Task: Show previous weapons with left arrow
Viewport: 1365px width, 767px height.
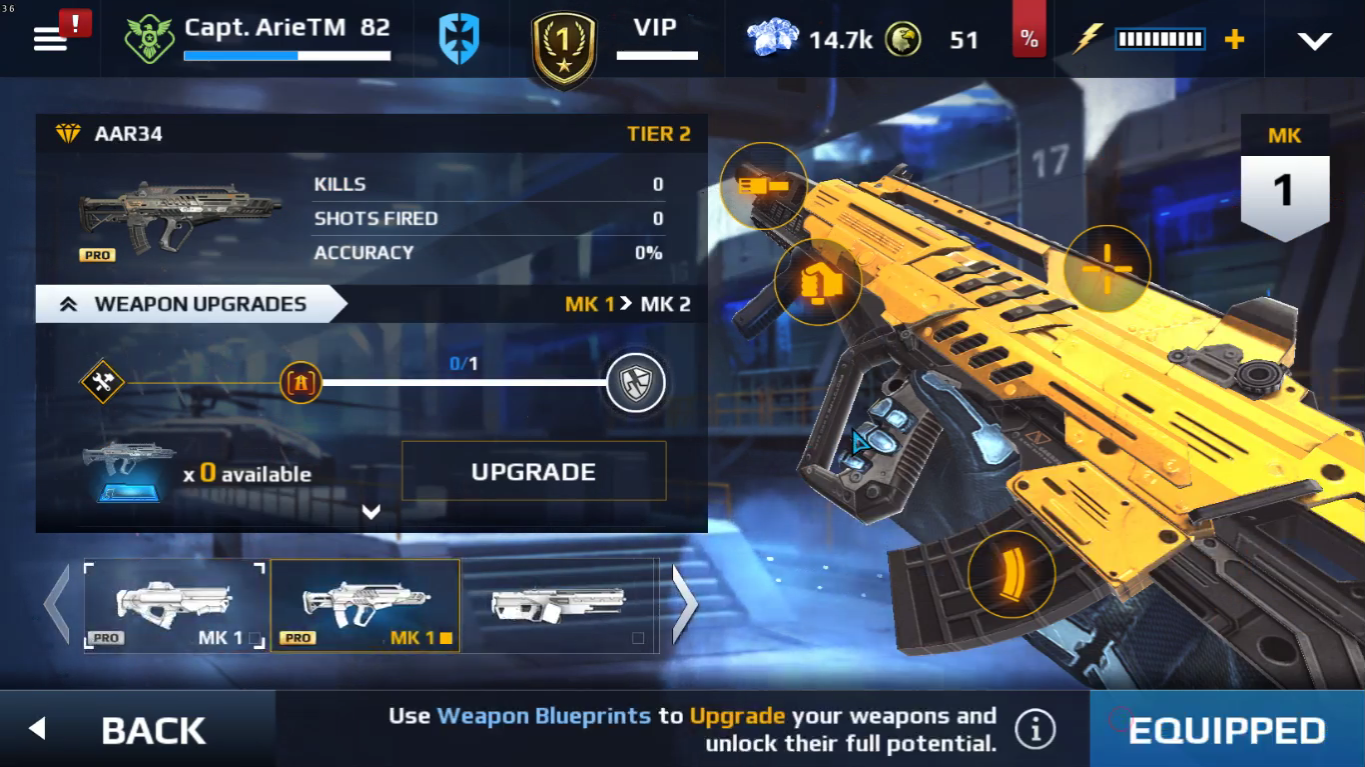Action: (x=56, y=605)
